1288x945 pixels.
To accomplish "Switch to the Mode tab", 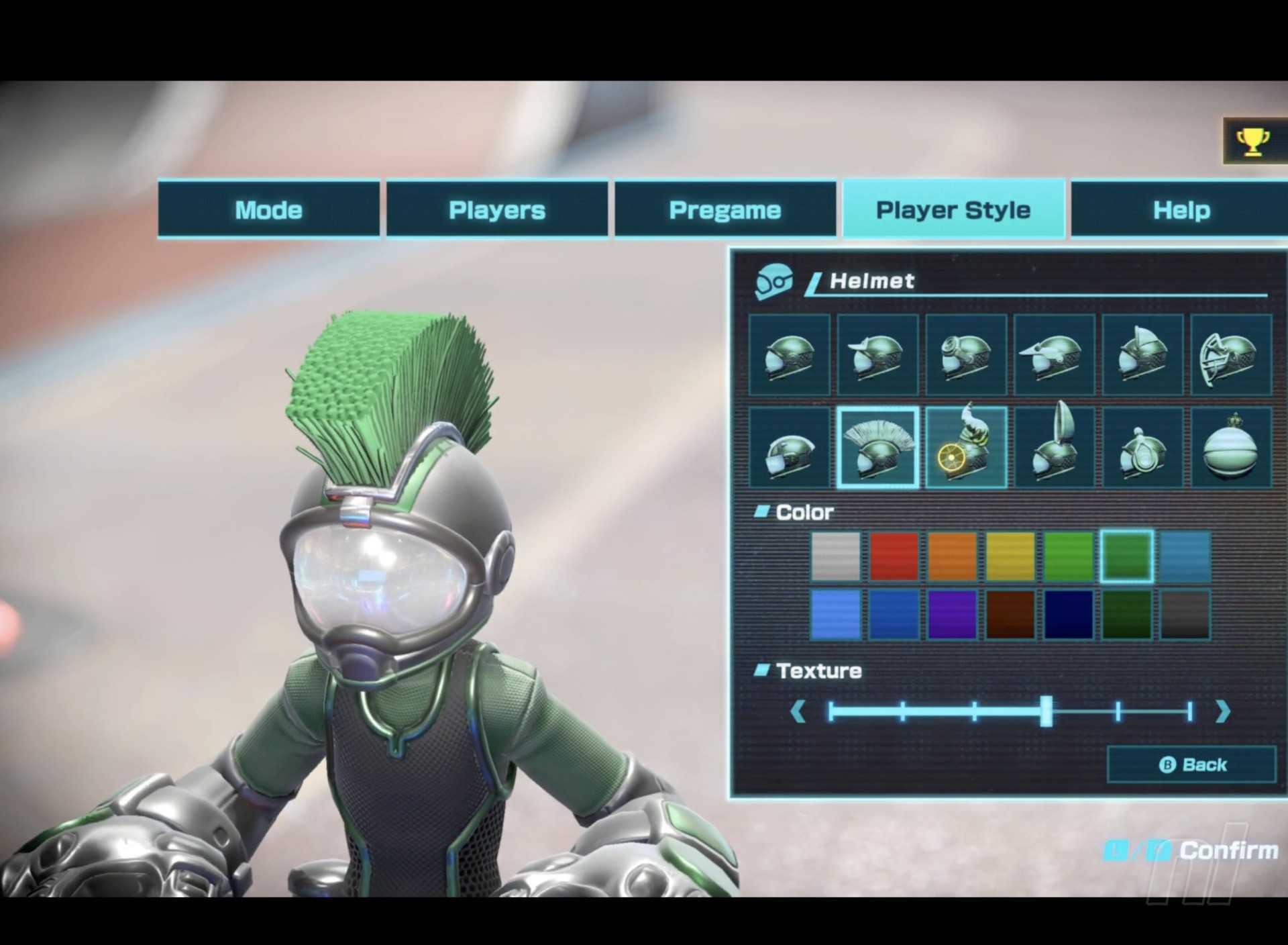I will click(x=268, y=209).
